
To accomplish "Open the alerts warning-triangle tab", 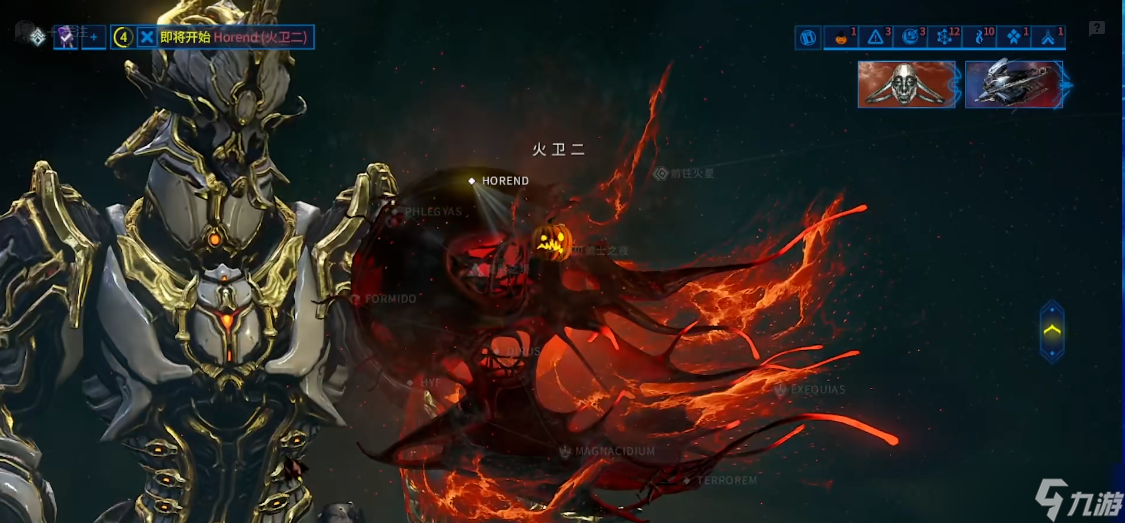I will (876, 37).
